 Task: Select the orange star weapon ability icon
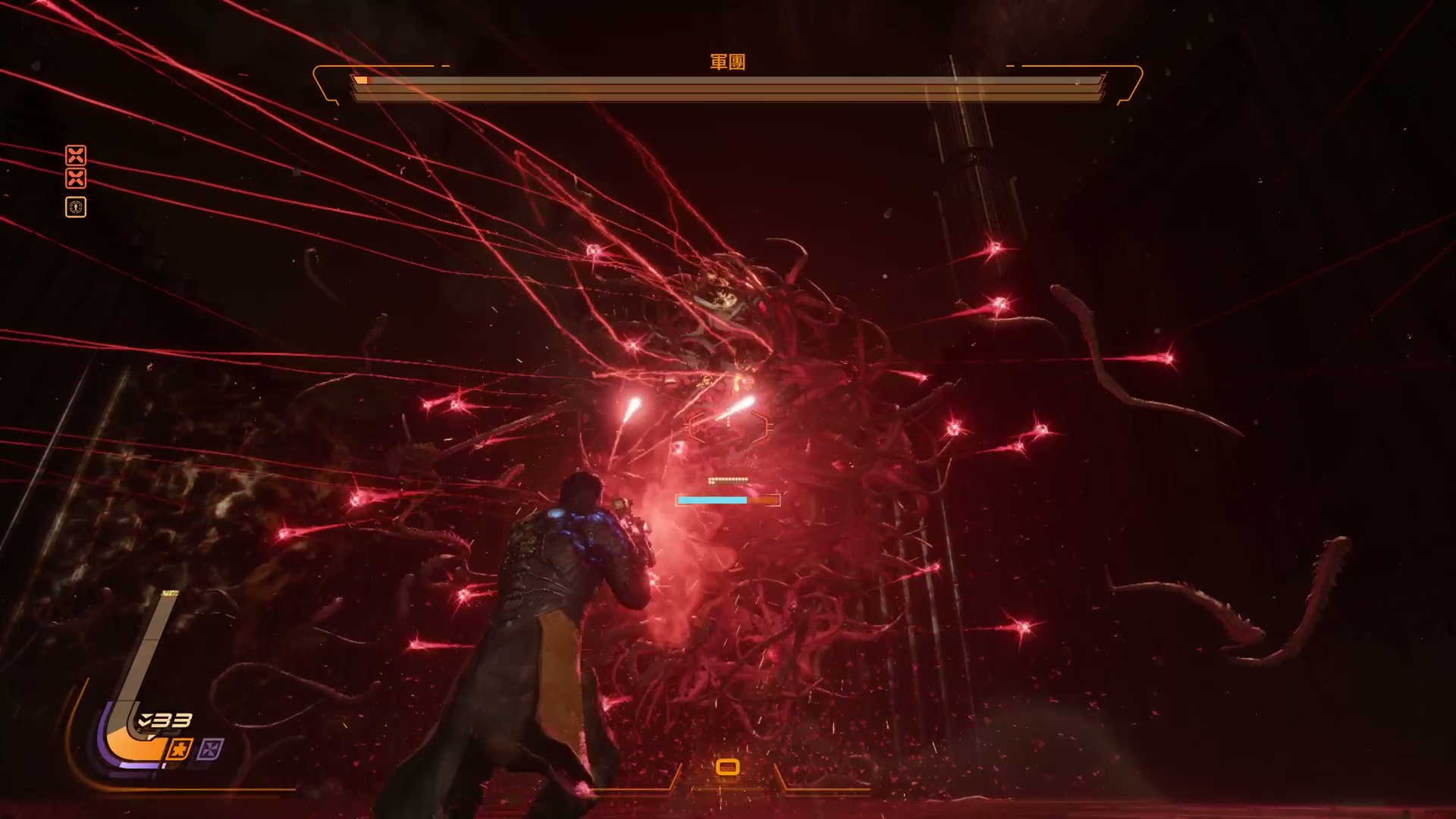pos(179,750)
